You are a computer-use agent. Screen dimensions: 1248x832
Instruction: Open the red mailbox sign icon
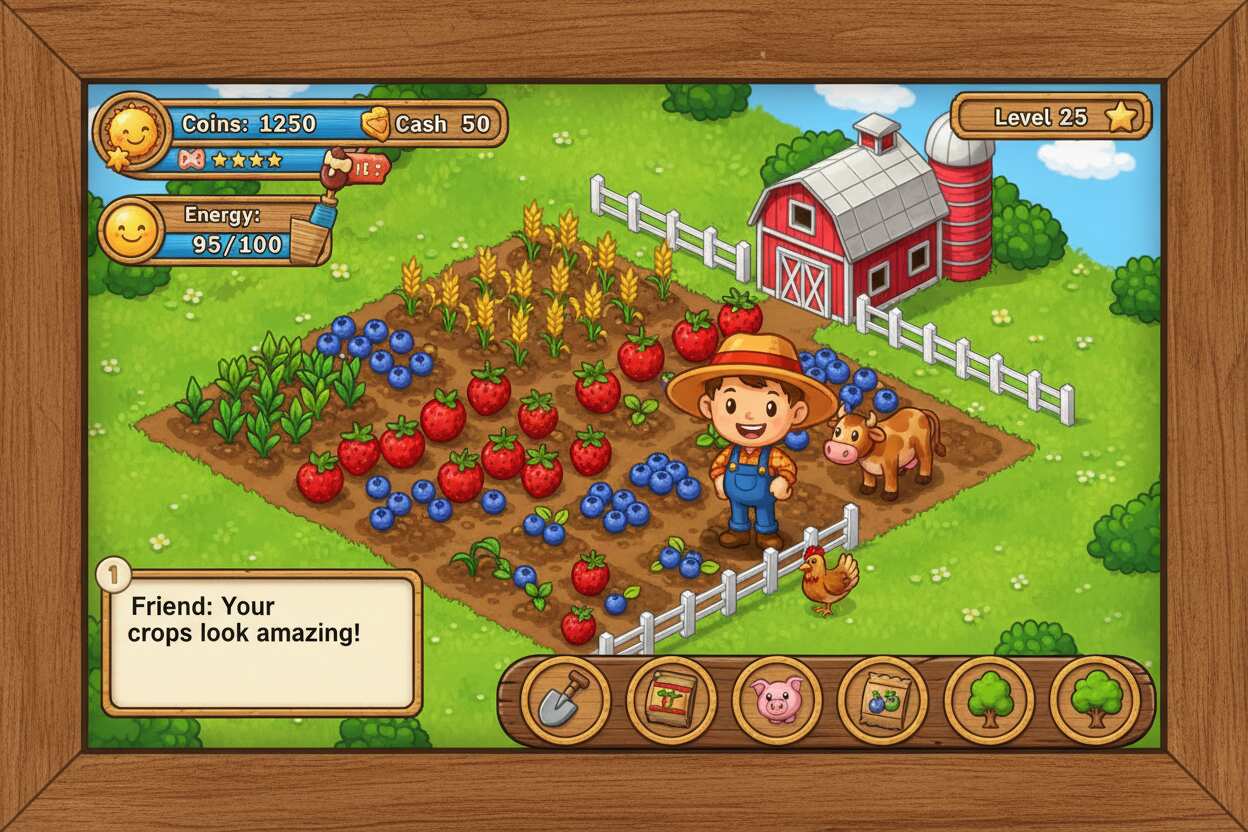pyautogui.click(x=366, y=168)
